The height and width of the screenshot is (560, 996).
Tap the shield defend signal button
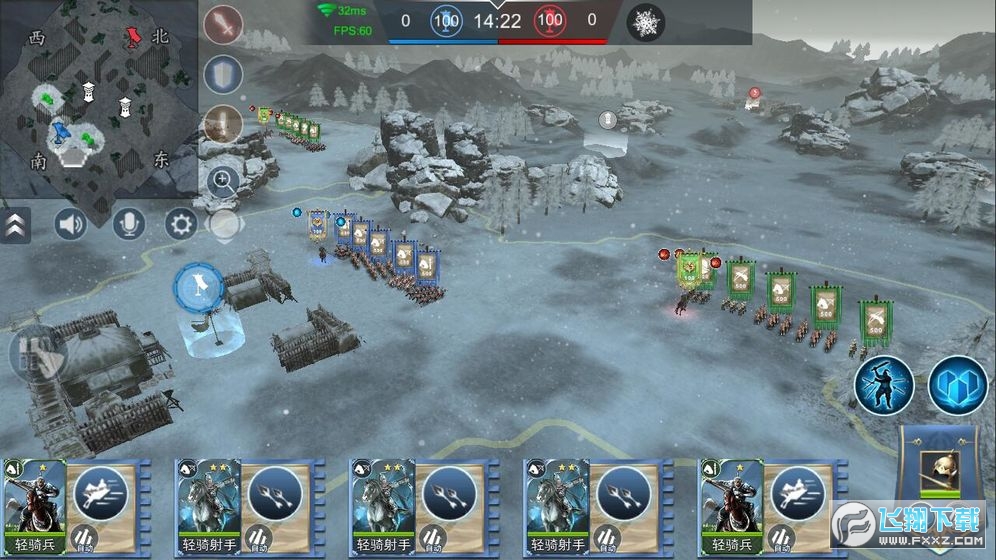point(224,74)
